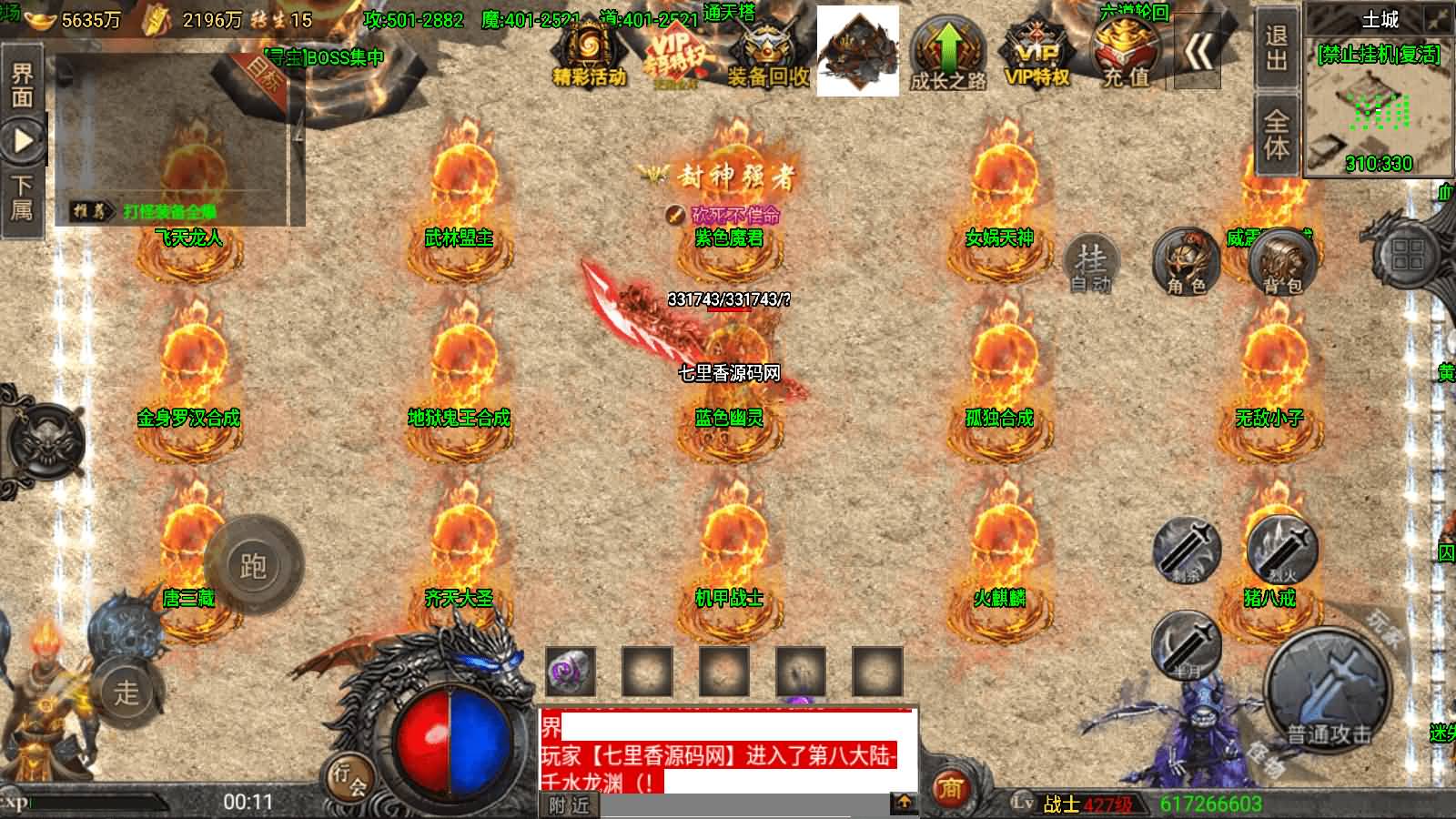Open the 装备回收 equipment recycle menu
This screenshot has width=1456, height=819.
pos(766,55)
